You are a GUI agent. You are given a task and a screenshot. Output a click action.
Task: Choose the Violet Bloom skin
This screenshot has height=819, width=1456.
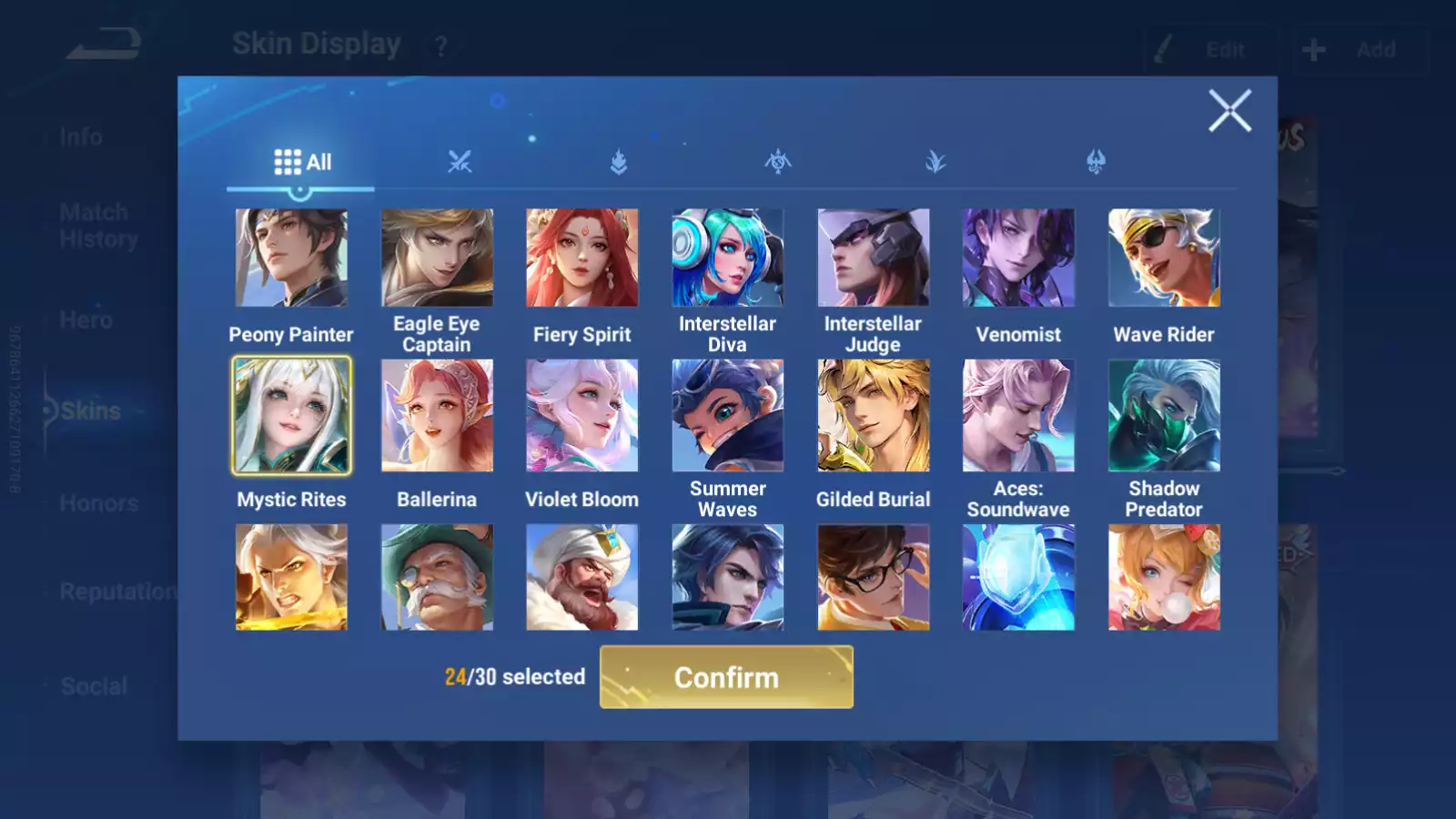pyautogui.click(x=582, y=416)
